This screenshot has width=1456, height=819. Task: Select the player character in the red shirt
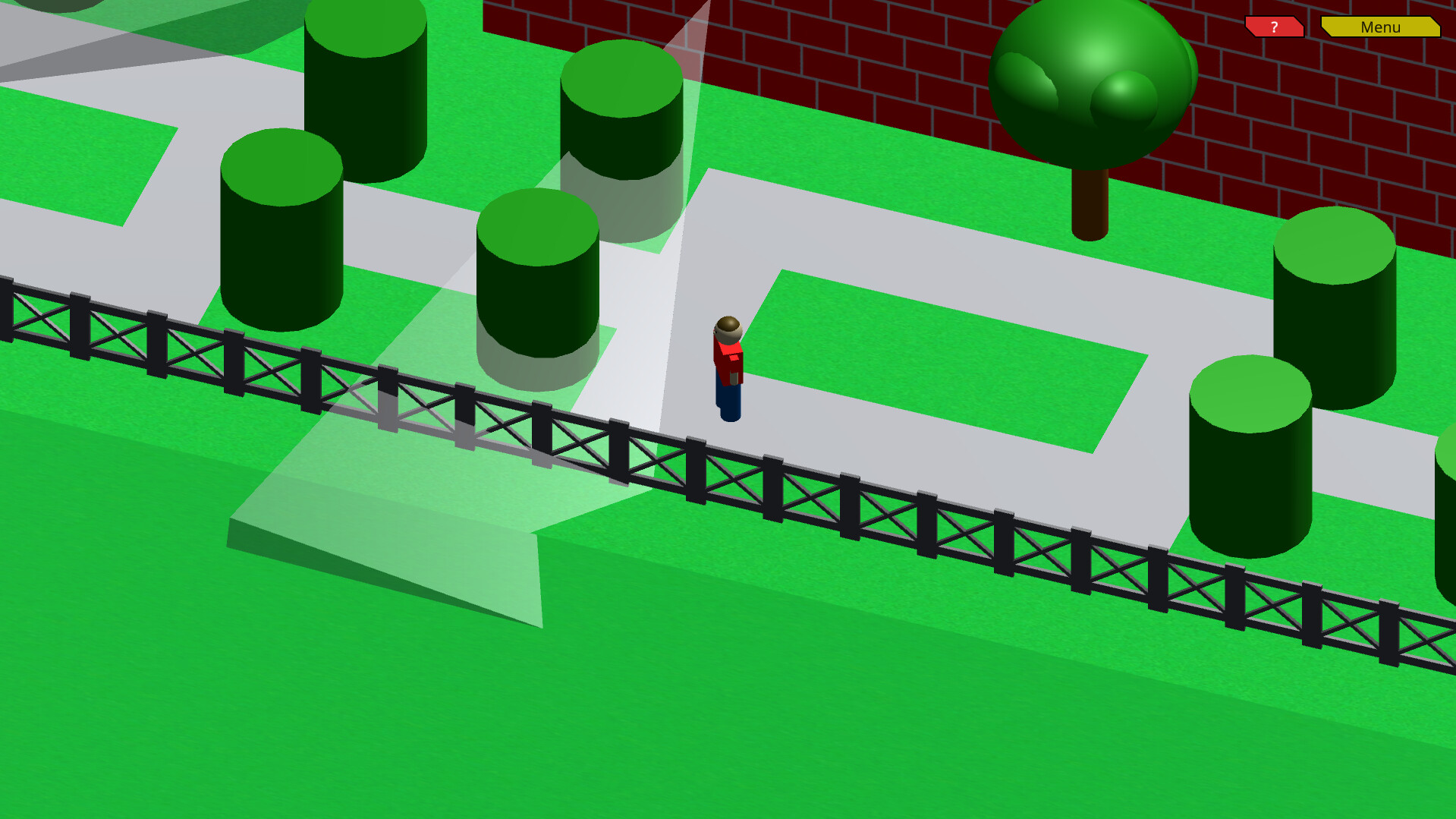tap(727, 364)
